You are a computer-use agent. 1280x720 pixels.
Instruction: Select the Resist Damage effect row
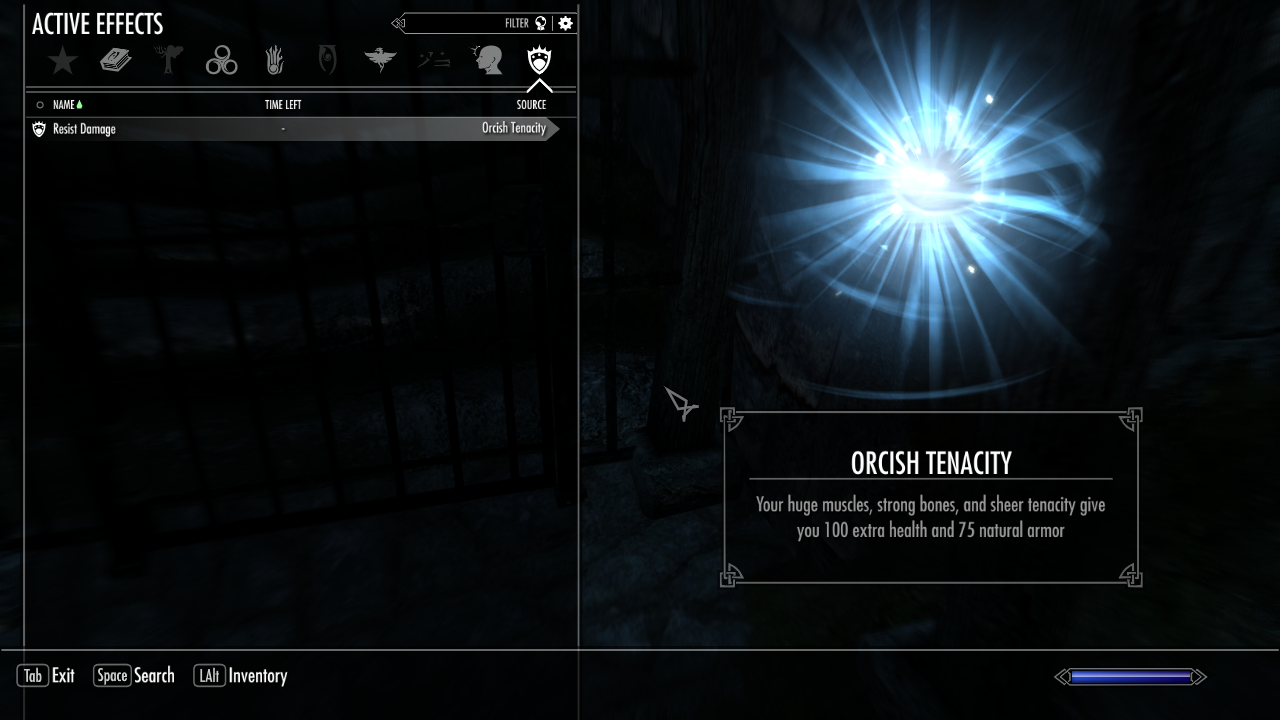pos(290,129)
